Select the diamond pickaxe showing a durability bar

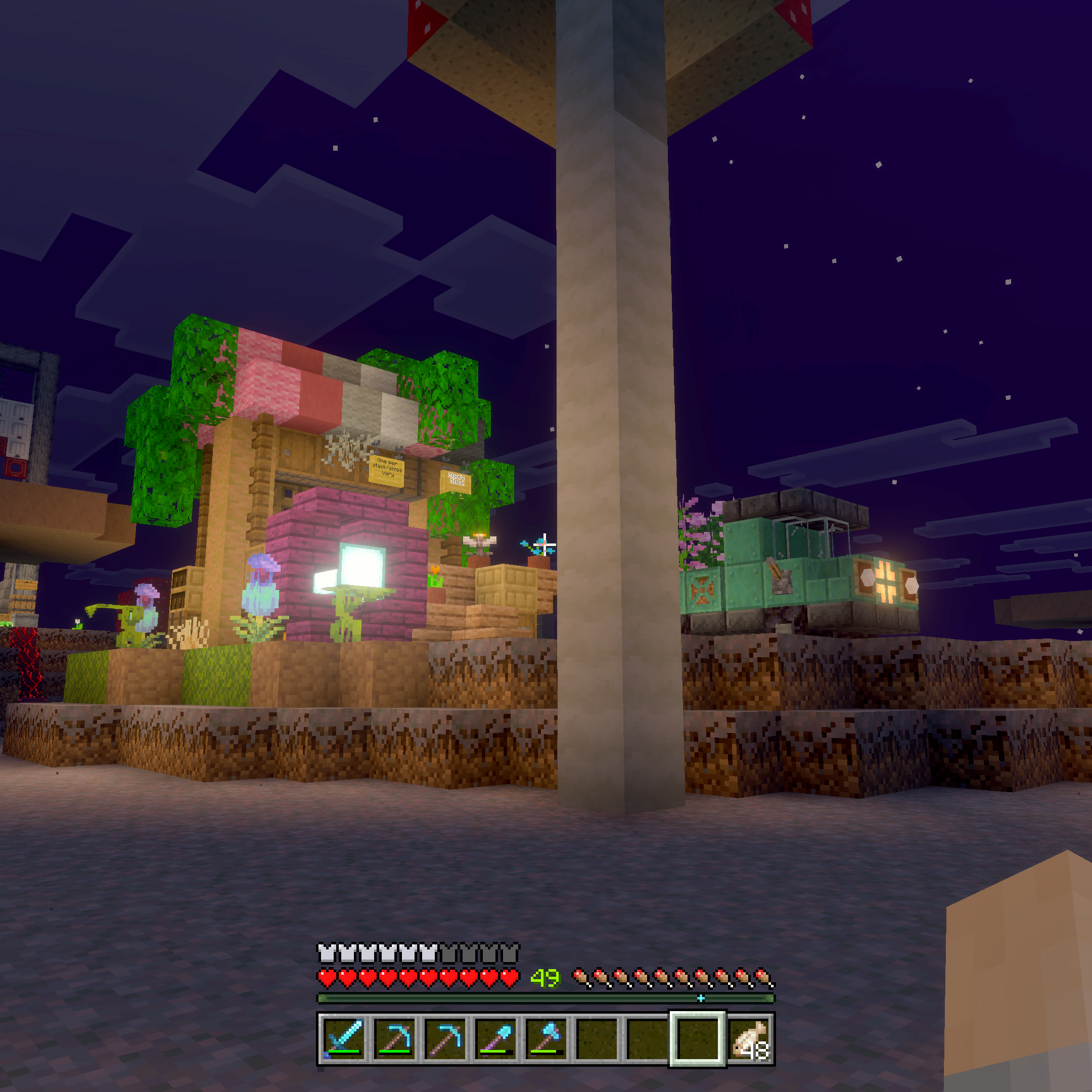tap(394, 1039)
